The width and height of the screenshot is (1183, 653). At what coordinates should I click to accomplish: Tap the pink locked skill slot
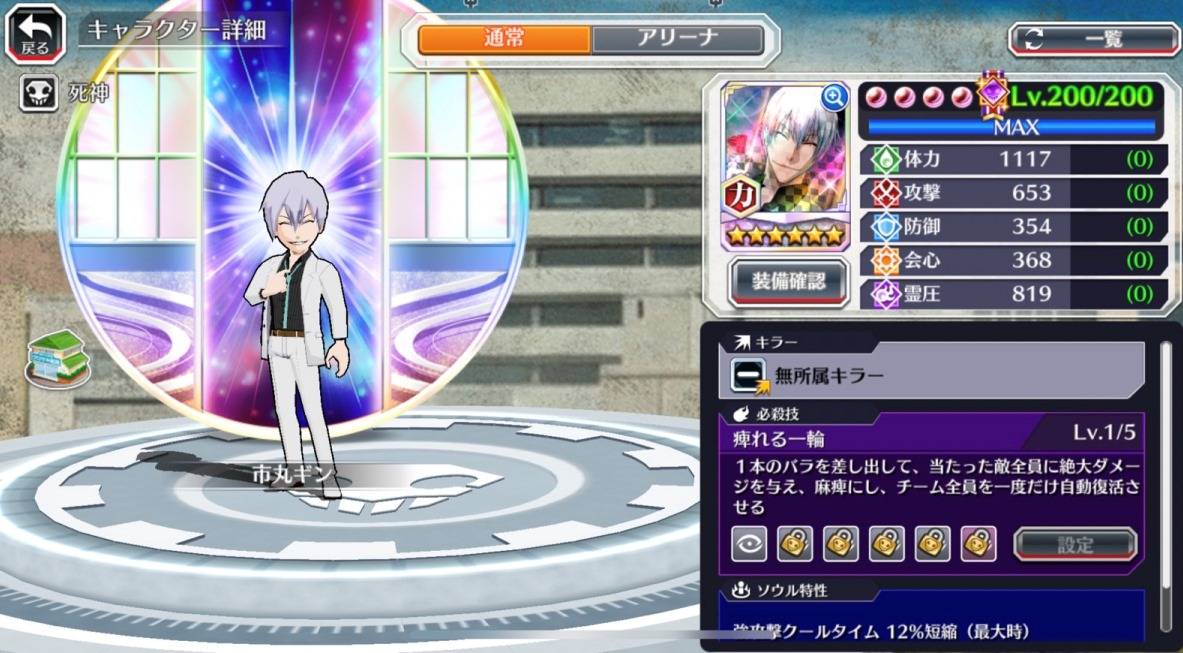978,543
